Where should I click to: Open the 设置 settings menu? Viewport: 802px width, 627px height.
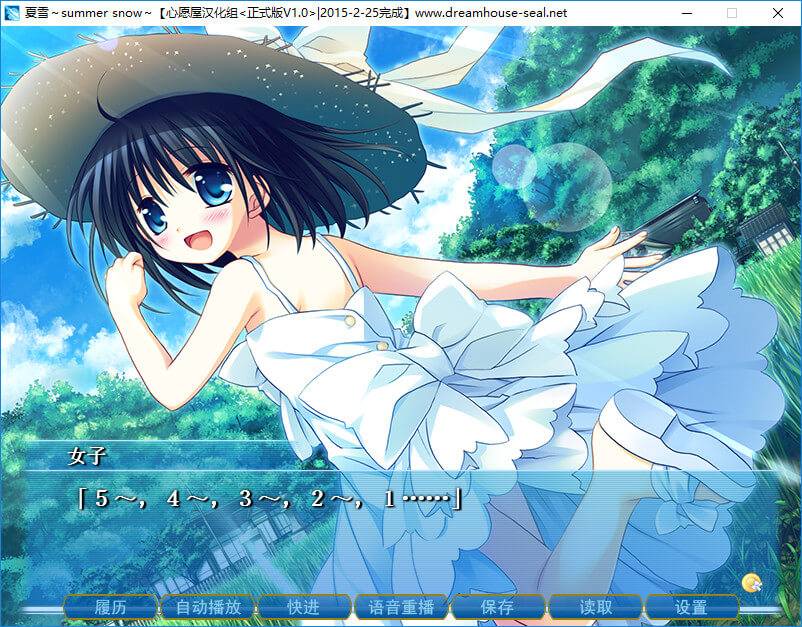click(691, 607)
